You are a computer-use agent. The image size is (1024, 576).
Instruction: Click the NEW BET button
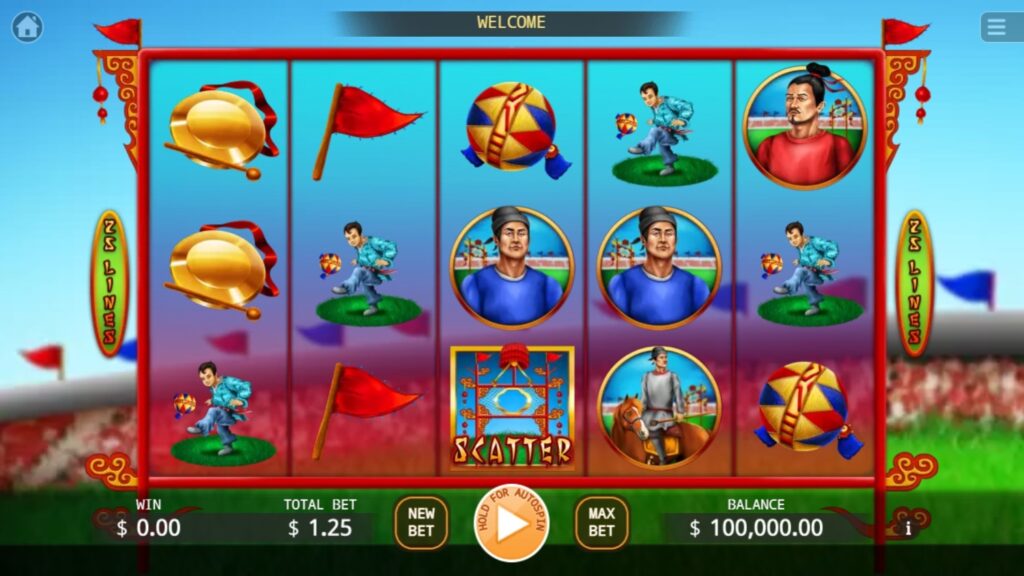pyautogui.click(x=421, y=523)
